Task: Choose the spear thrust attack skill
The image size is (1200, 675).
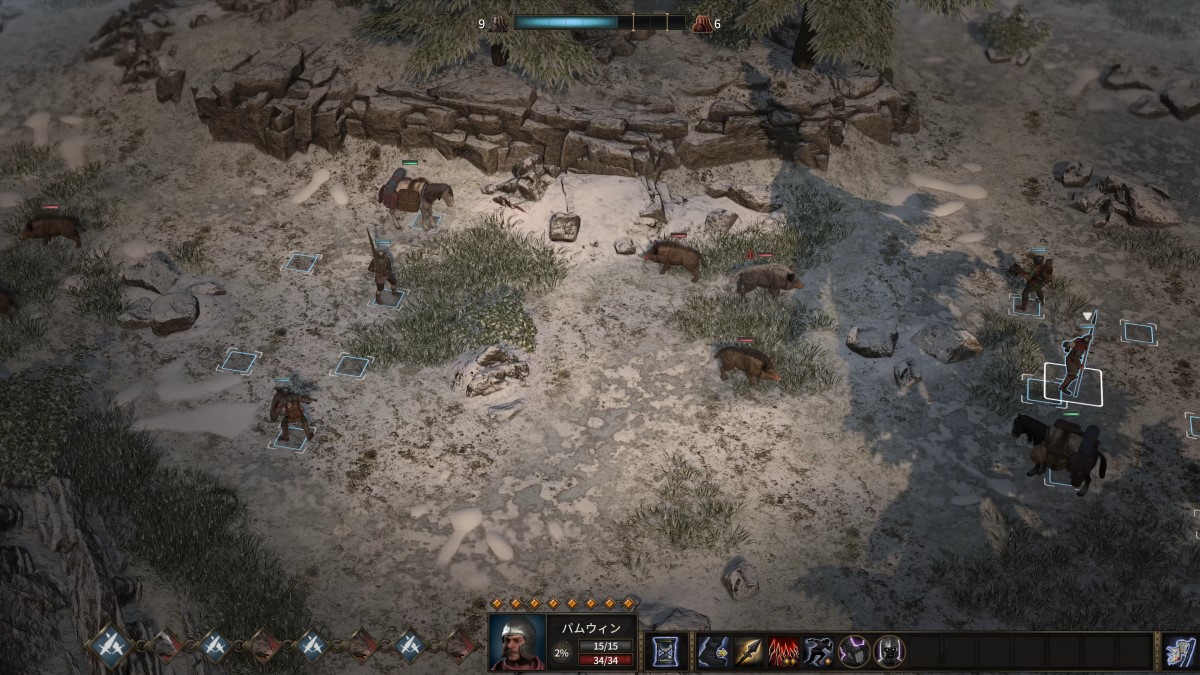Action: click(x=748, y=651)
